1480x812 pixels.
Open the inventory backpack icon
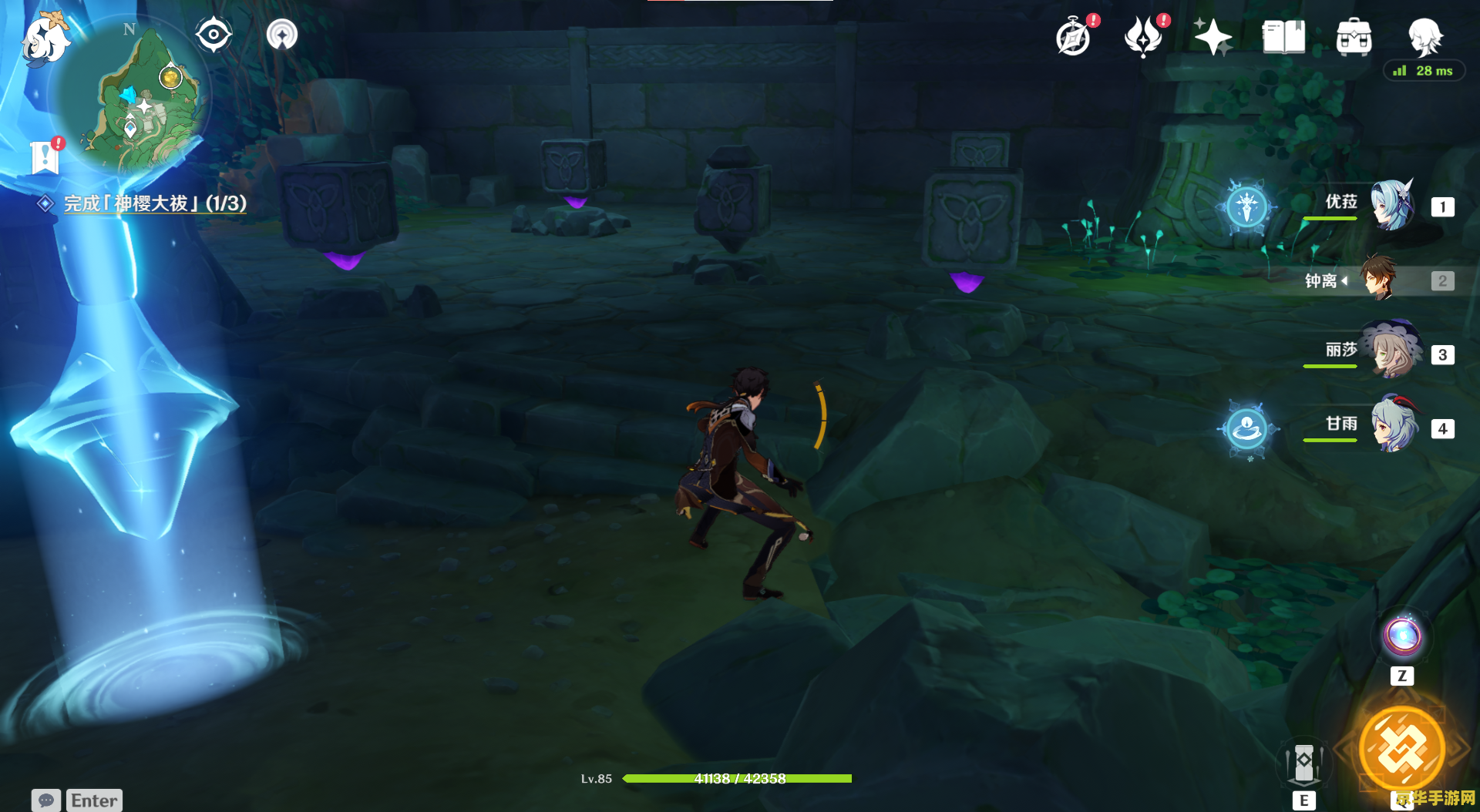[x=1354, y=37]
